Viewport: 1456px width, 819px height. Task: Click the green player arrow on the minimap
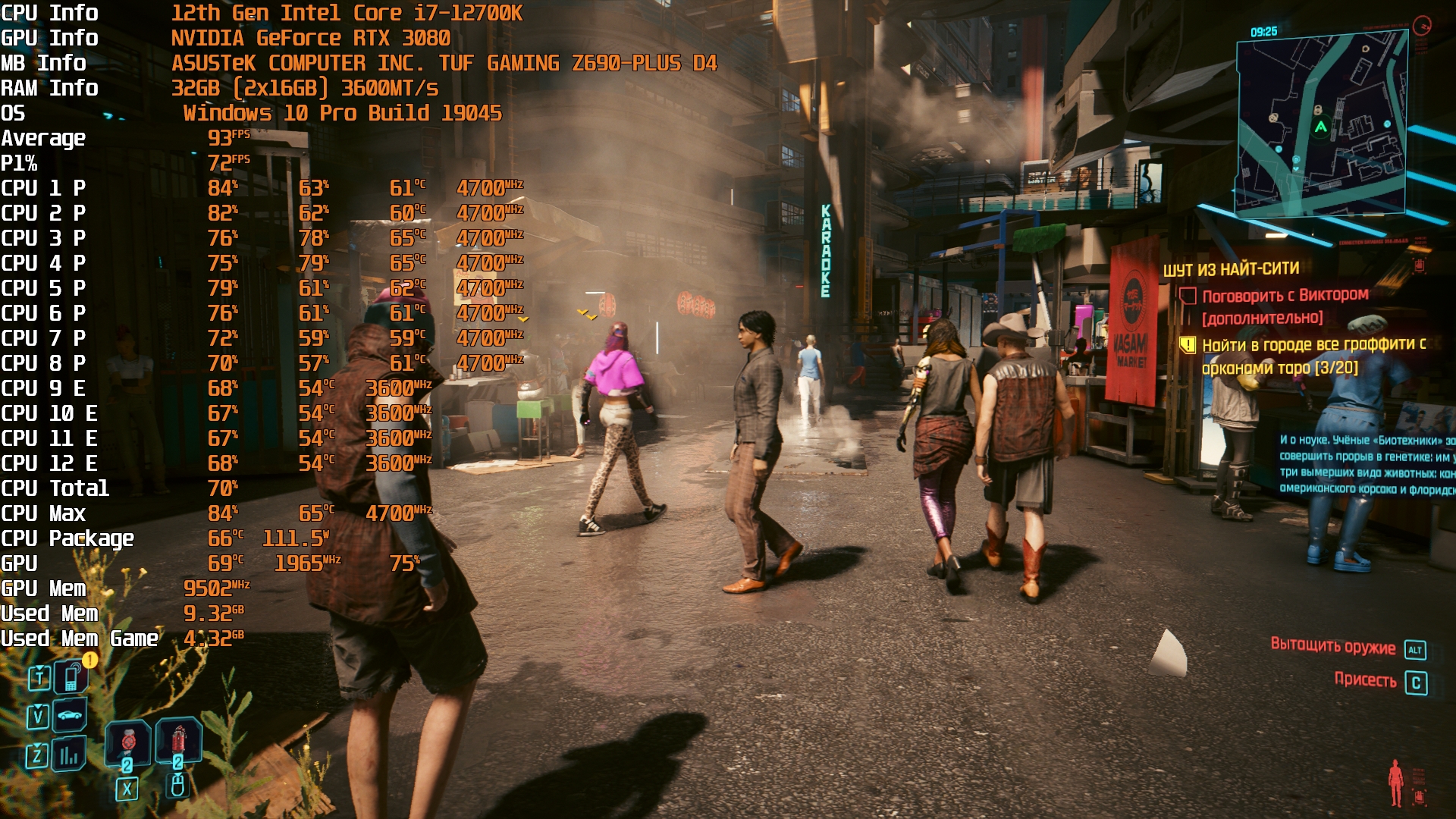(x=1321, y=127)
